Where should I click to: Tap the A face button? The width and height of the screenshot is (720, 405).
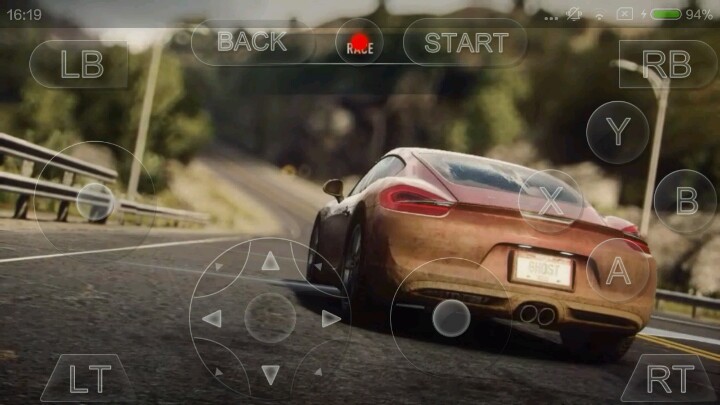618,269
